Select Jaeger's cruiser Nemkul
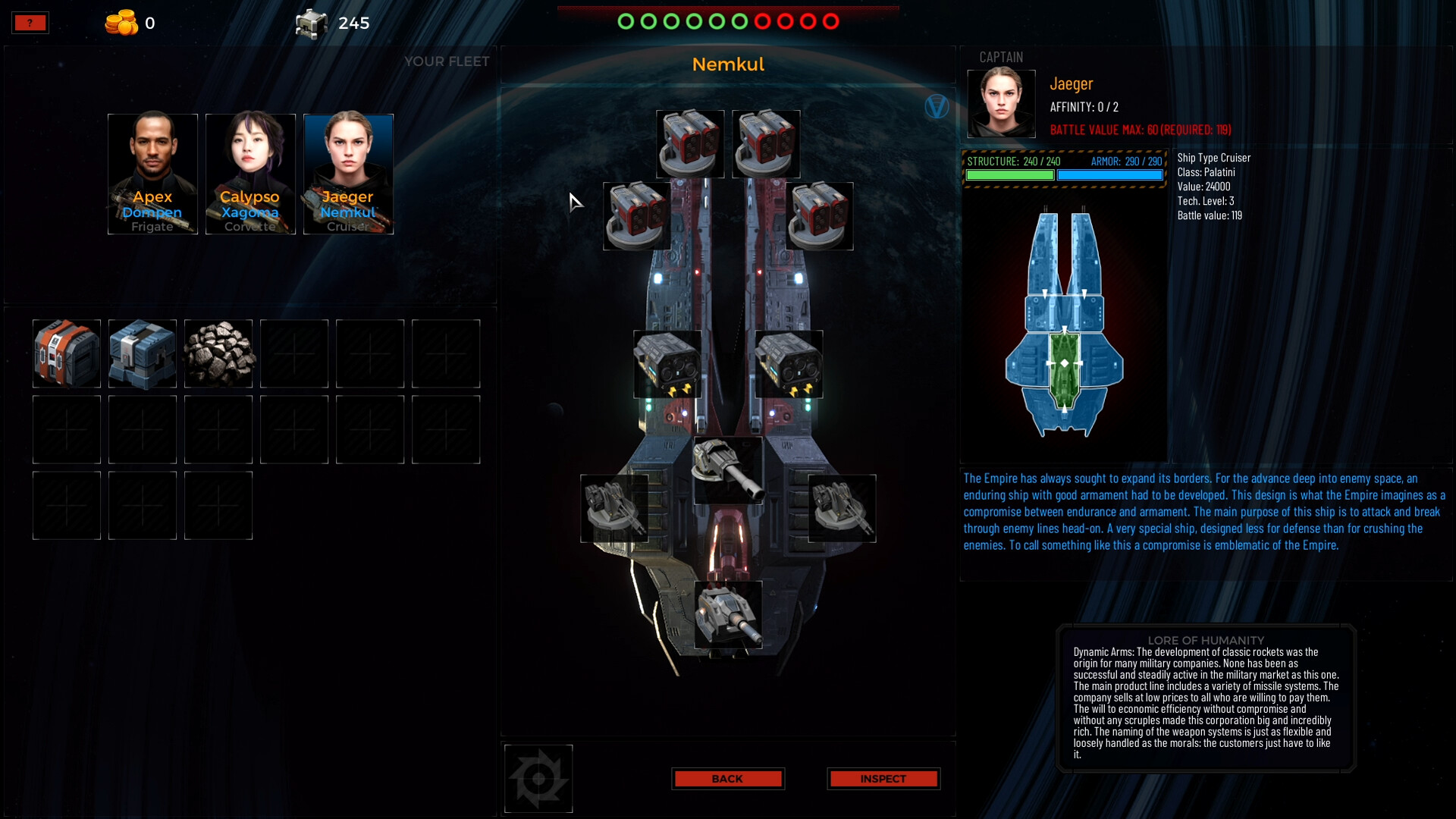Viewport: 1456px width, 819px height. click(348, 174)
